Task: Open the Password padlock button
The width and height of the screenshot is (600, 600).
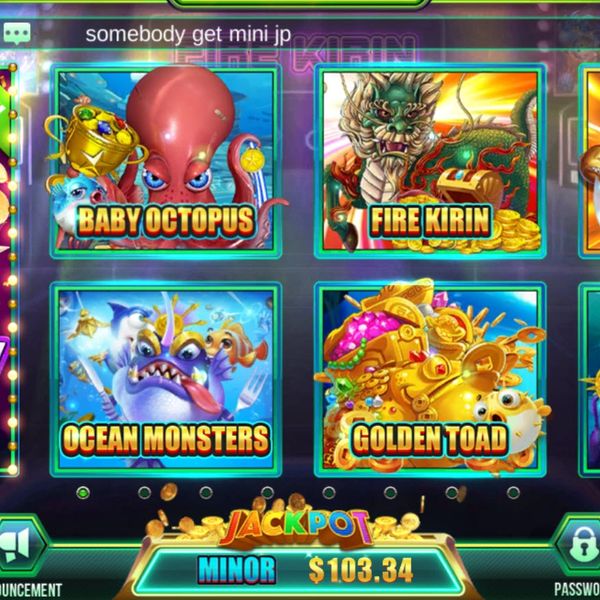Action: (581, 545)
